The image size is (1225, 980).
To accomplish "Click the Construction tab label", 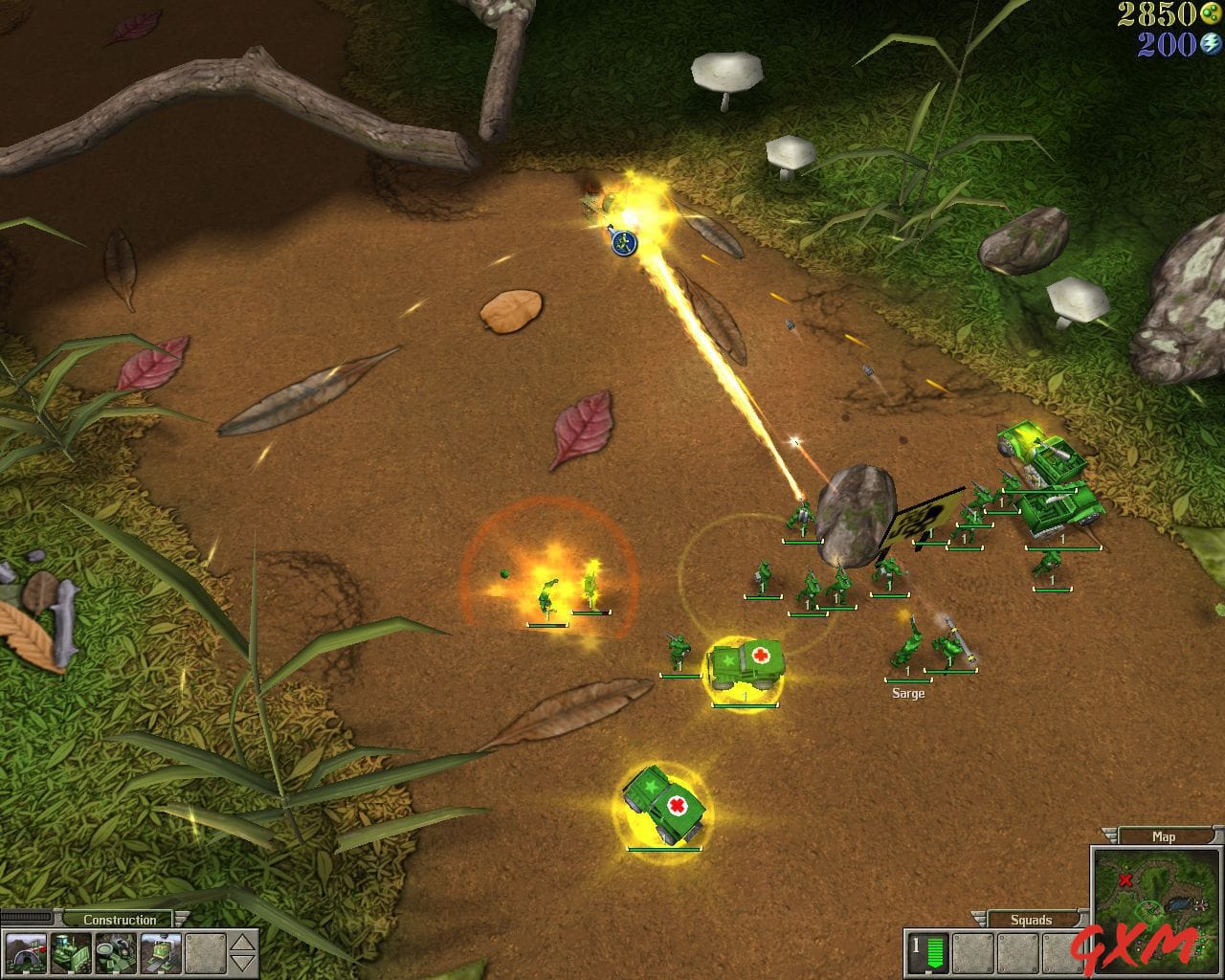I will 120,920.
